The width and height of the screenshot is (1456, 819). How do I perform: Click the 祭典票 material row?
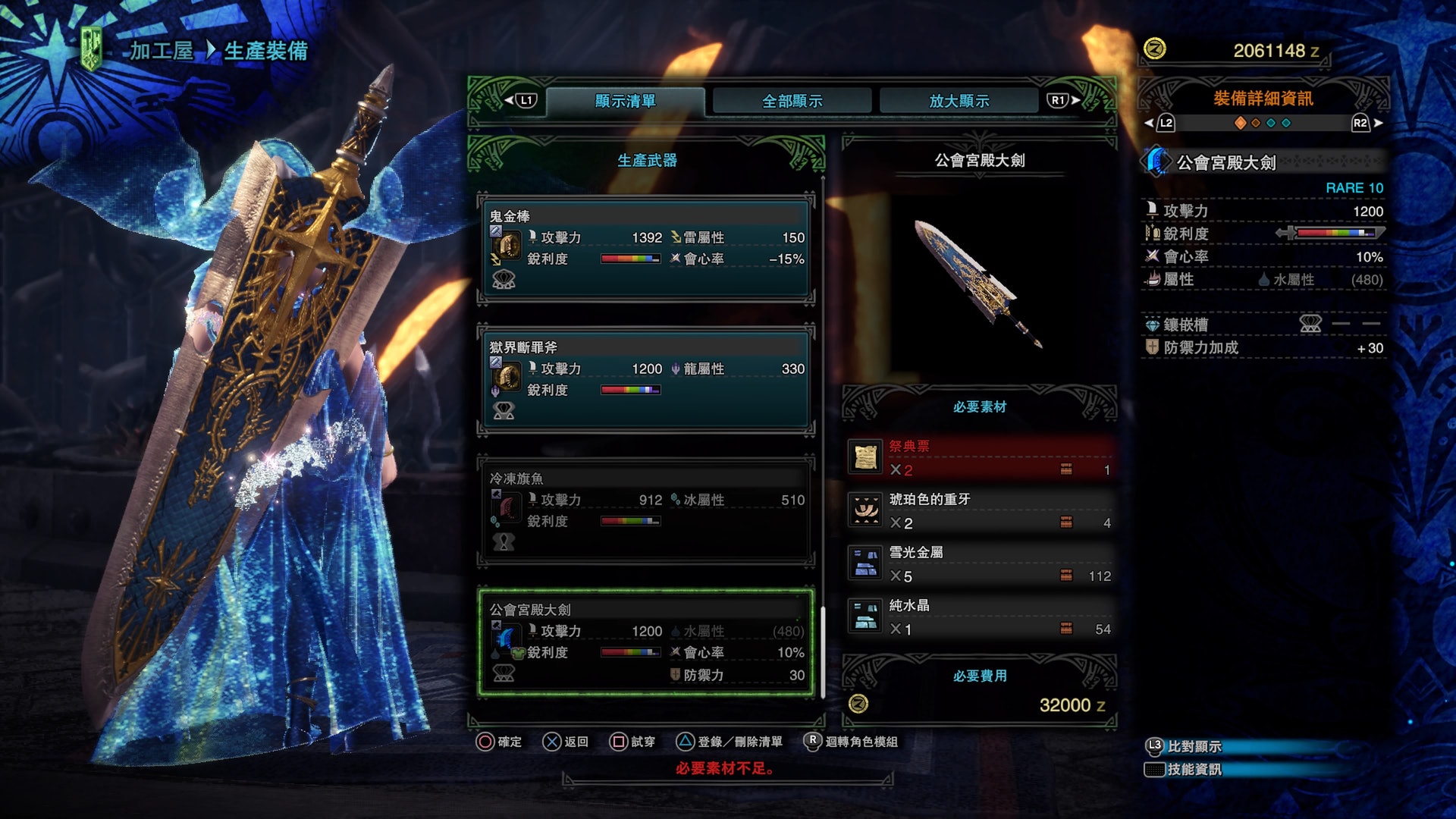pos(980,458)
